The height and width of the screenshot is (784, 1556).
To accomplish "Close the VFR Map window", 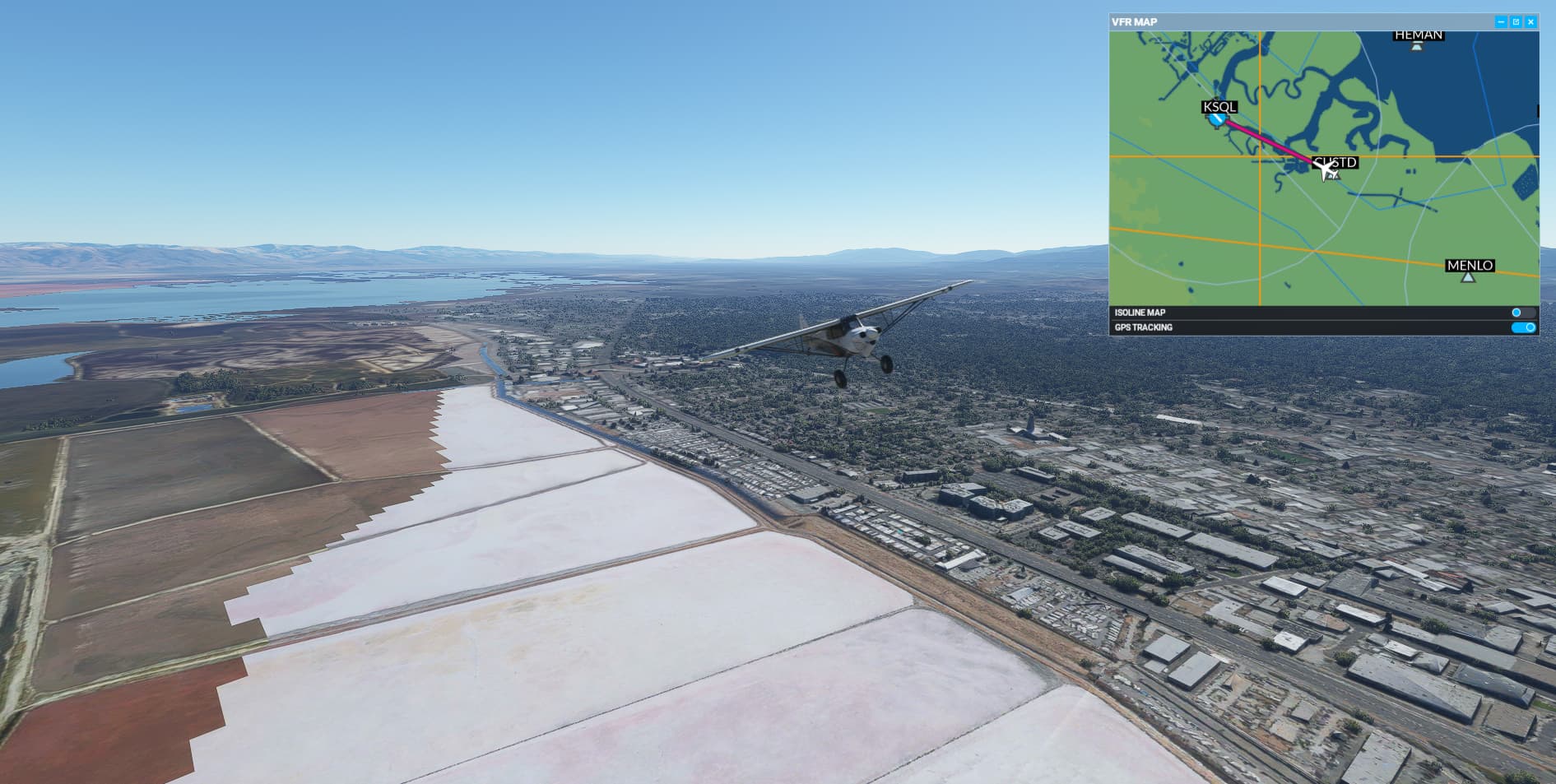I will tap(1530, 22).
